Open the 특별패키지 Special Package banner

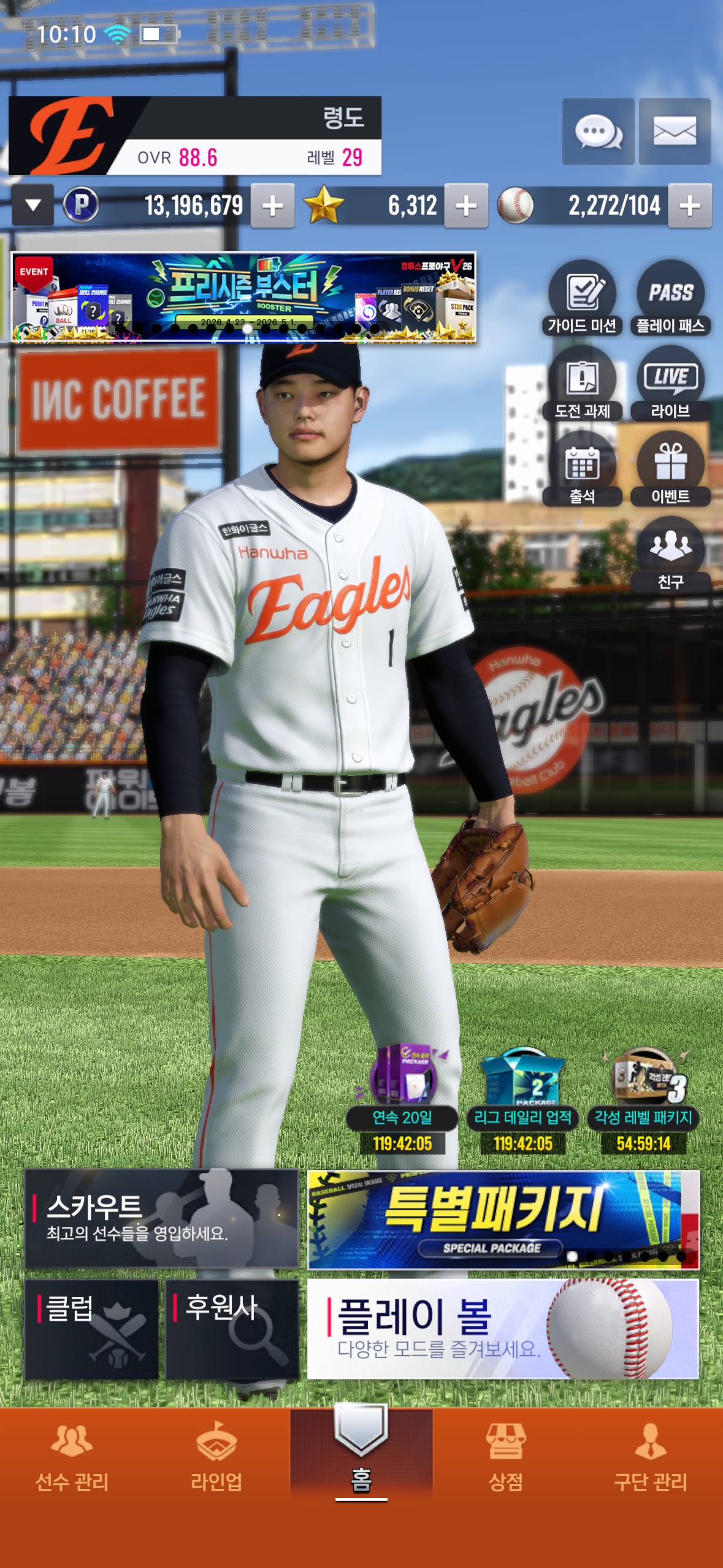pos(503,1219)
